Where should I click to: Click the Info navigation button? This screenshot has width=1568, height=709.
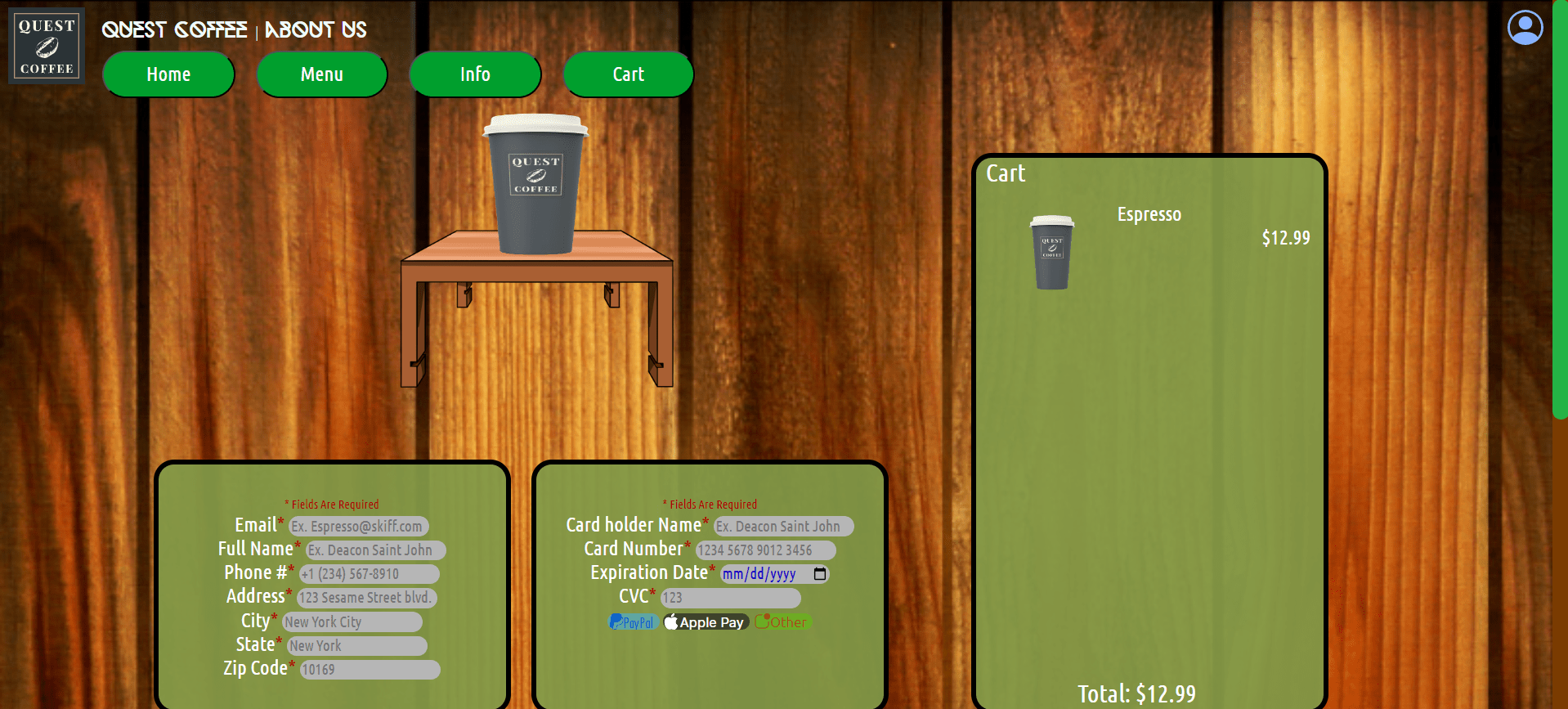tap(474, 74)
